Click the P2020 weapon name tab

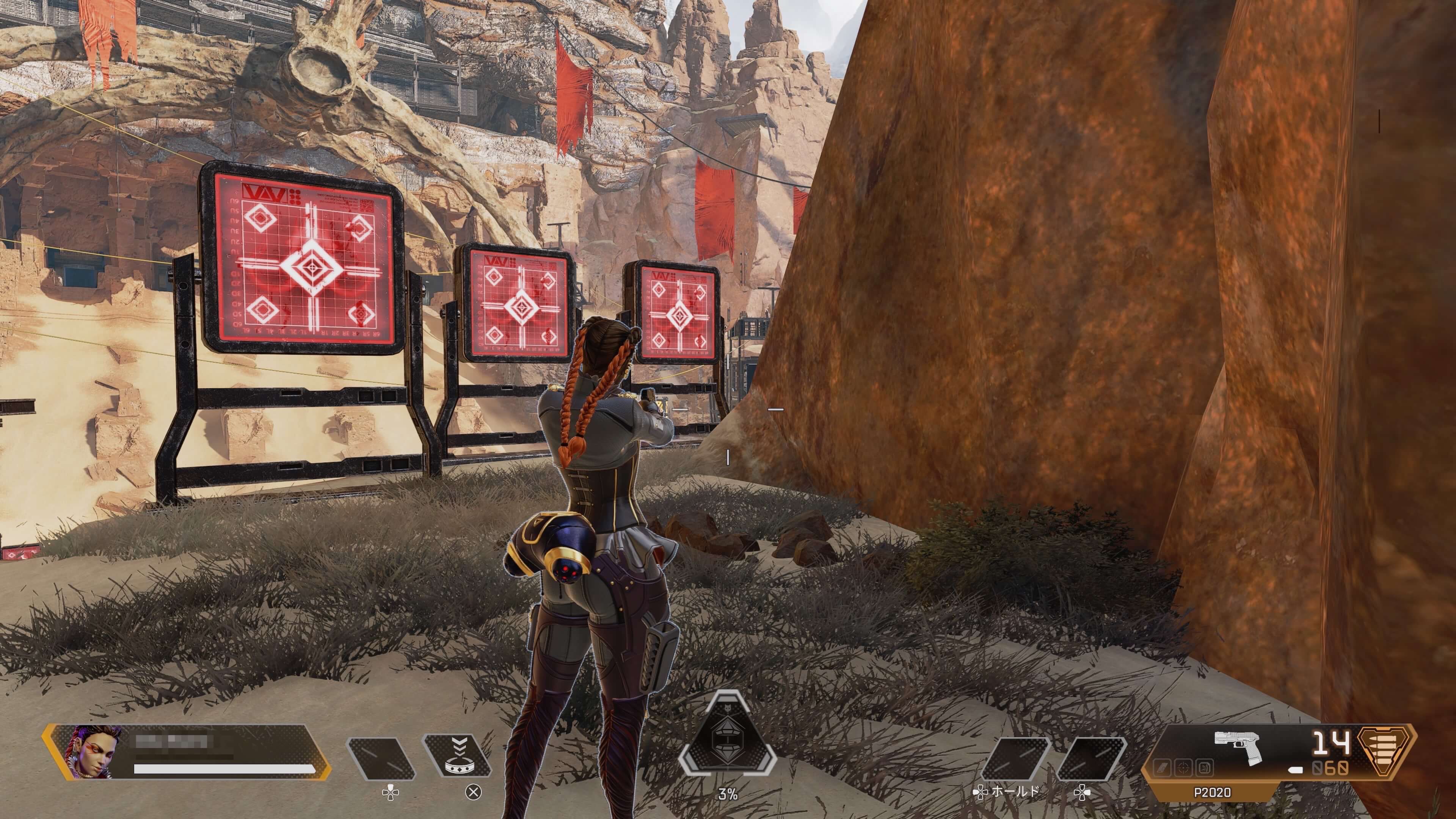(x=1212, y=792)
